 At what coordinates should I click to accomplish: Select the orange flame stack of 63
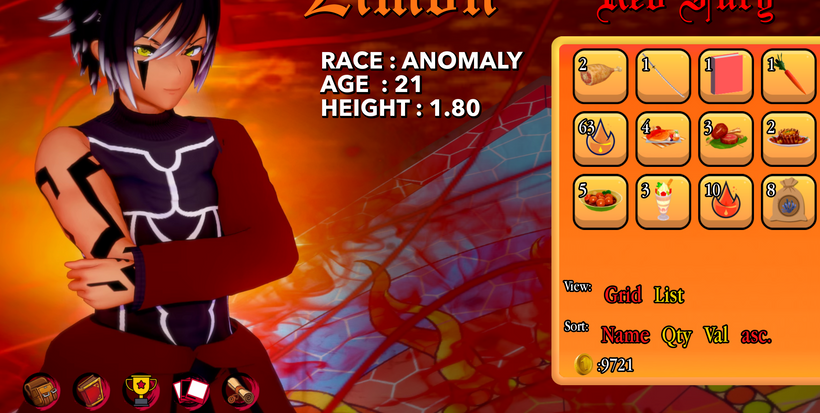coord(600,139)
